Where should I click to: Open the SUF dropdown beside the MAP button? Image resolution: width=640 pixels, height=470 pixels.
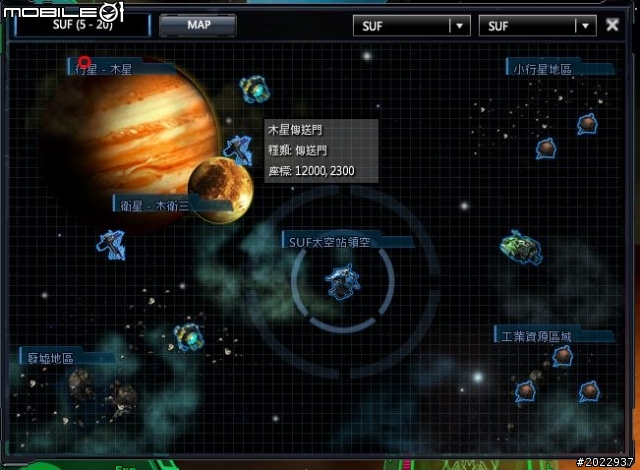(x=411, y=26)
